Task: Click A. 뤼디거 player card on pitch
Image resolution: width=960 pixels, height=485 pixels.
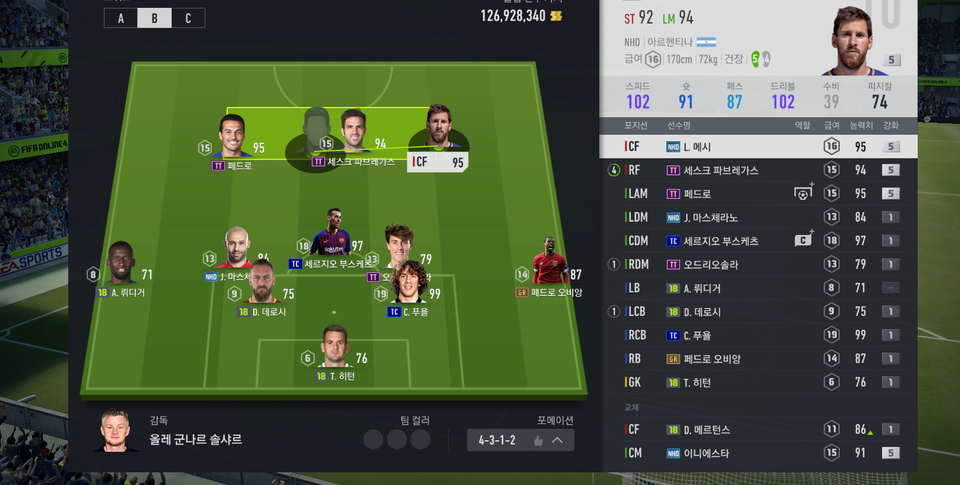Action: point(121,265)
